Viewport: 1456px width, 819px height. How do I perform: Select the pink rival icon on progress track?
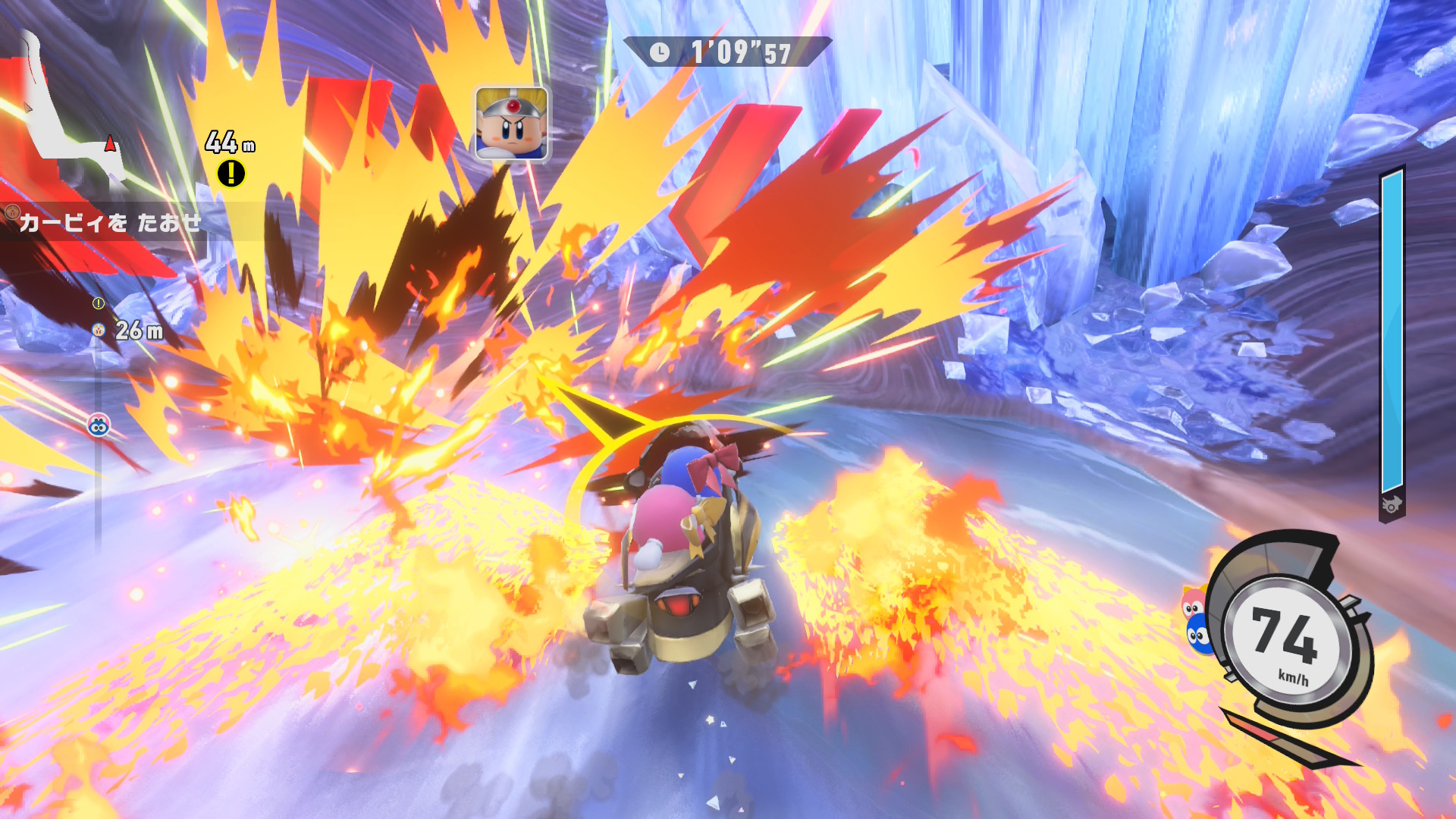(x=99, y=426)
